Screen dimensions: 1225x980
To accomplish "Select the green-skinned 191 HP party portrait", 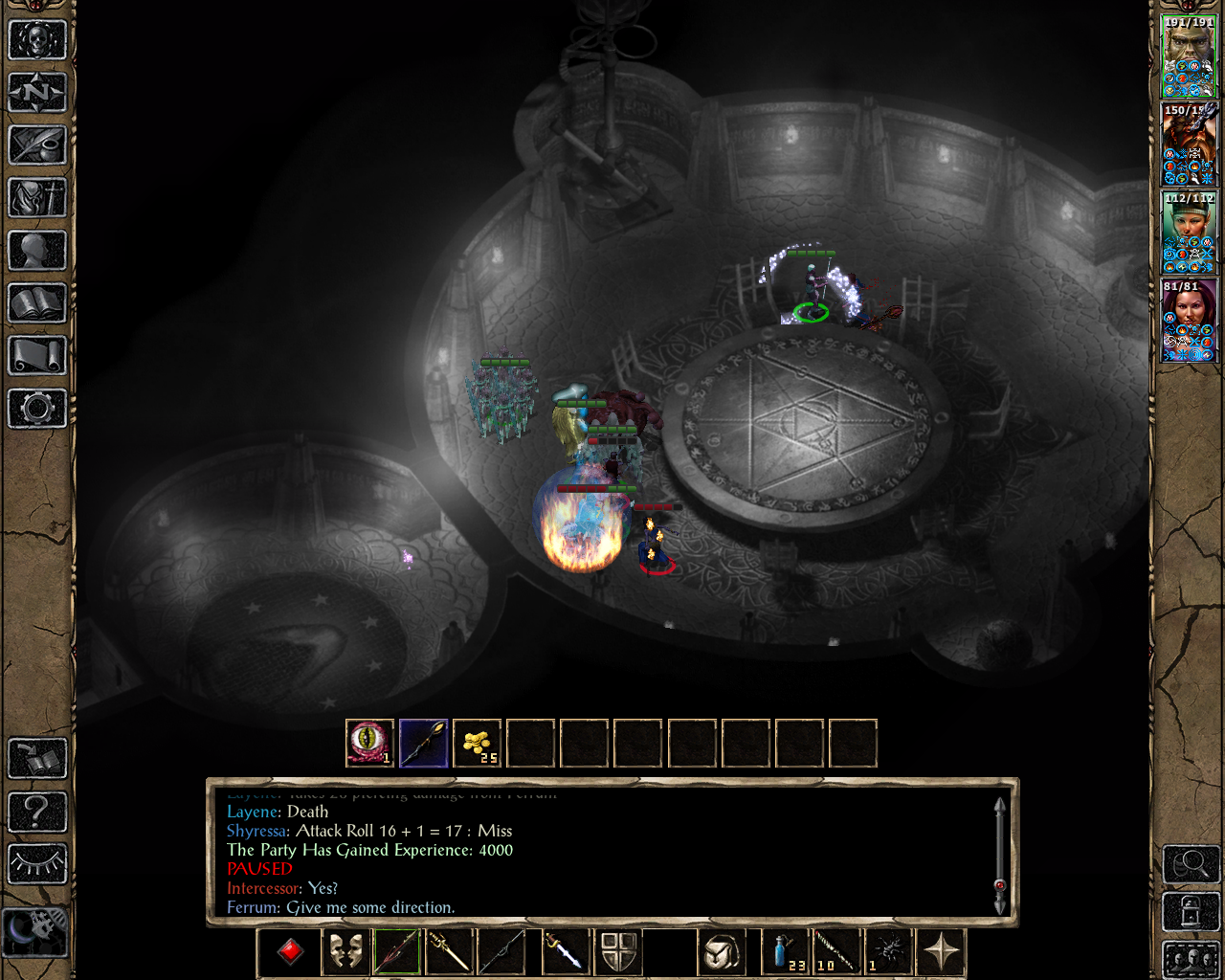I will pyautogui.click(x=1189, y=56).
